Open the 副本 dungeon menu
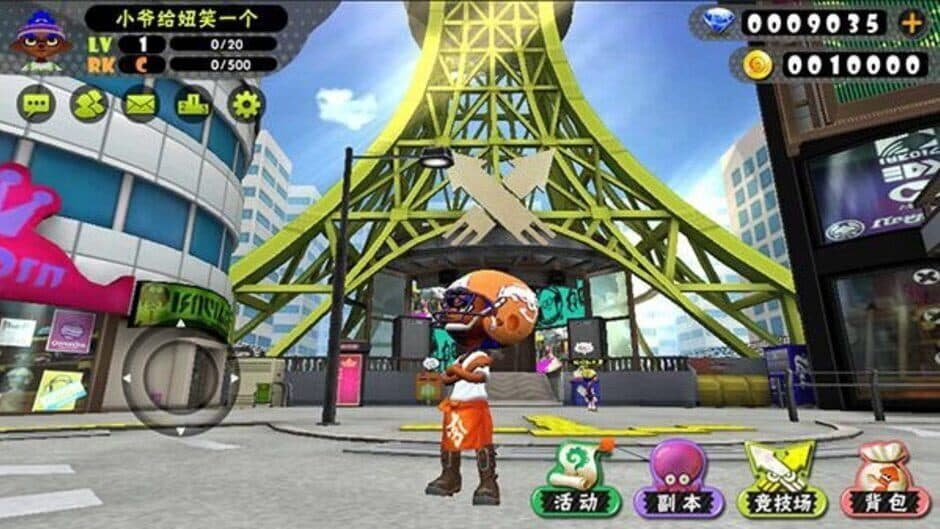940x529 pixels. 679,480
